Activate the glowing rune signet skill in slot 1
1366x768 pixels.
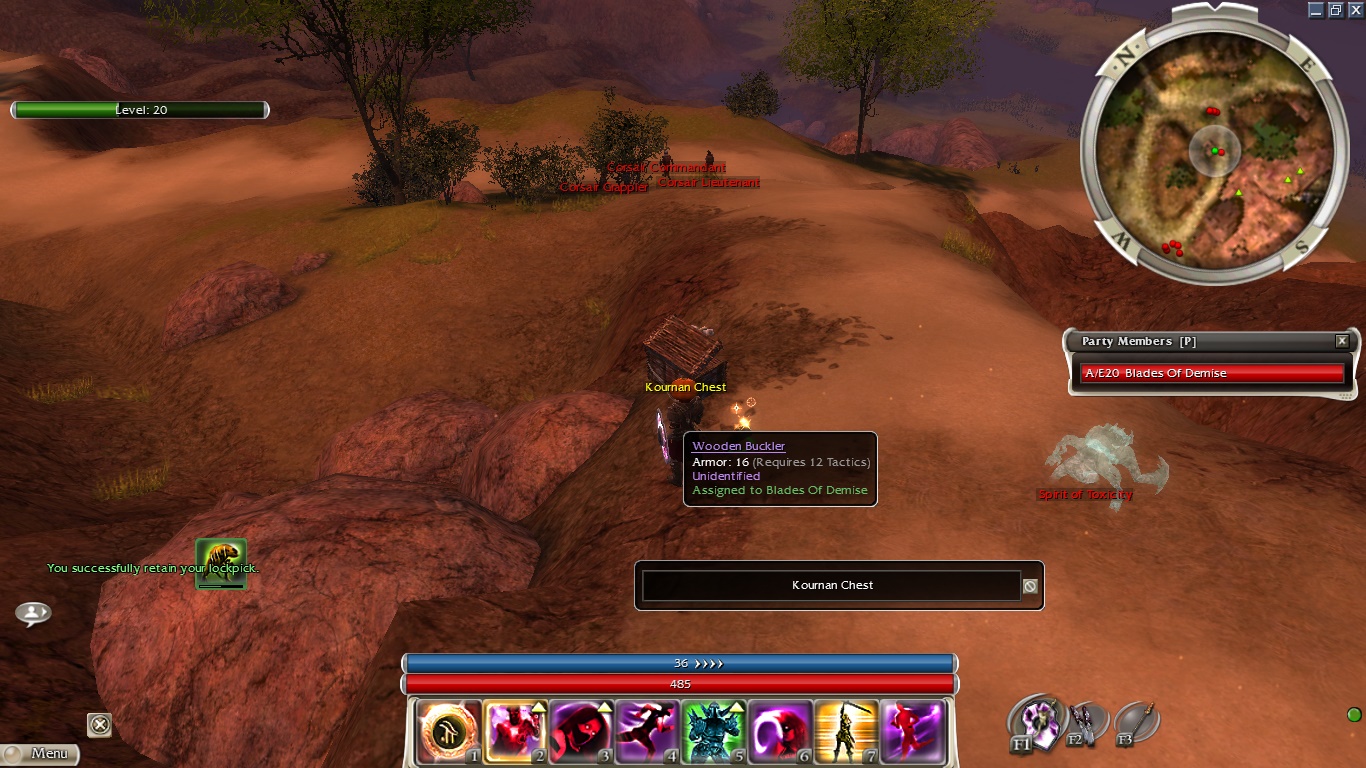tap(448, 731)
